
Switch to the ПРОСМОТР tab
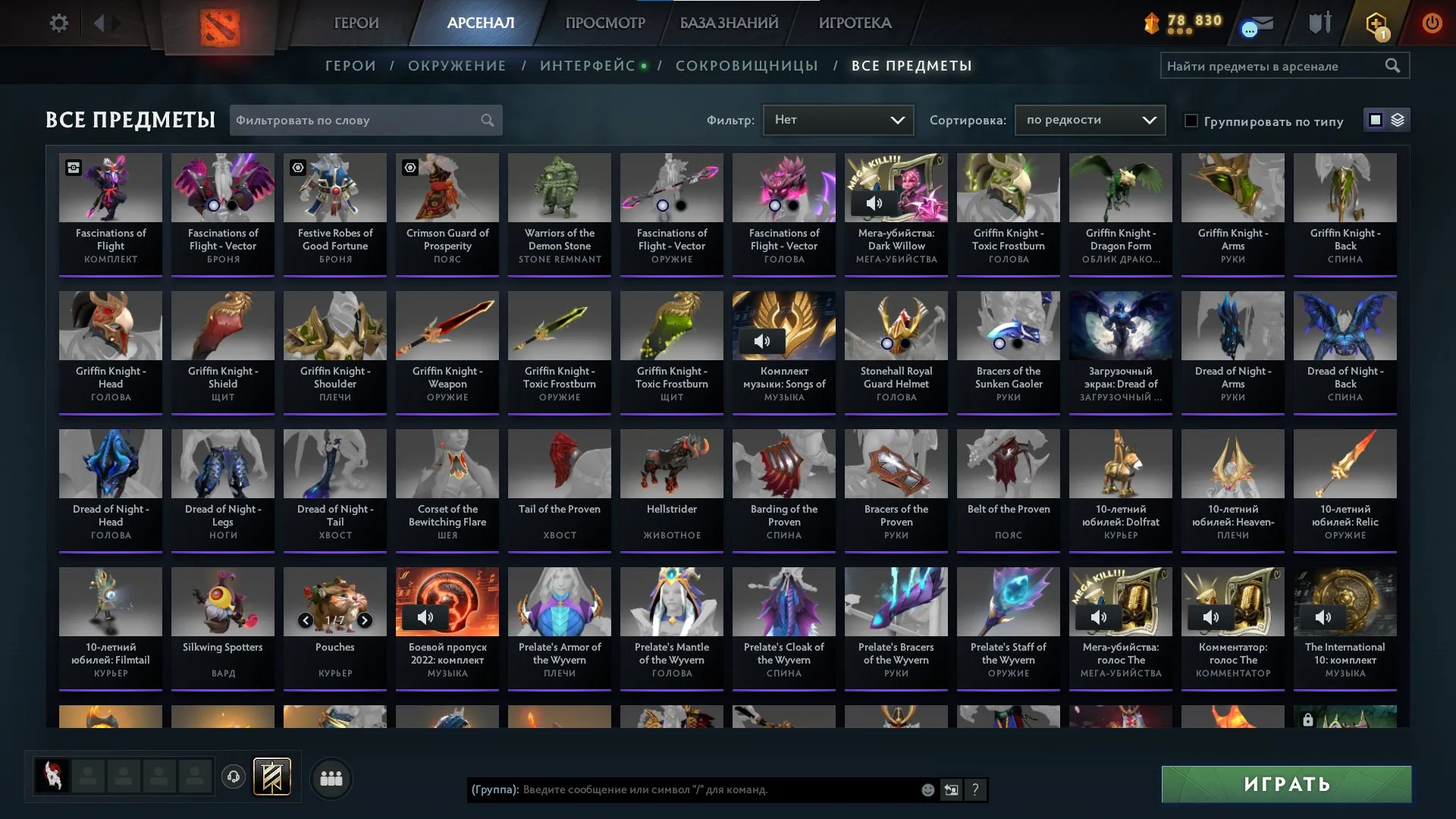[x=604, y=23]
